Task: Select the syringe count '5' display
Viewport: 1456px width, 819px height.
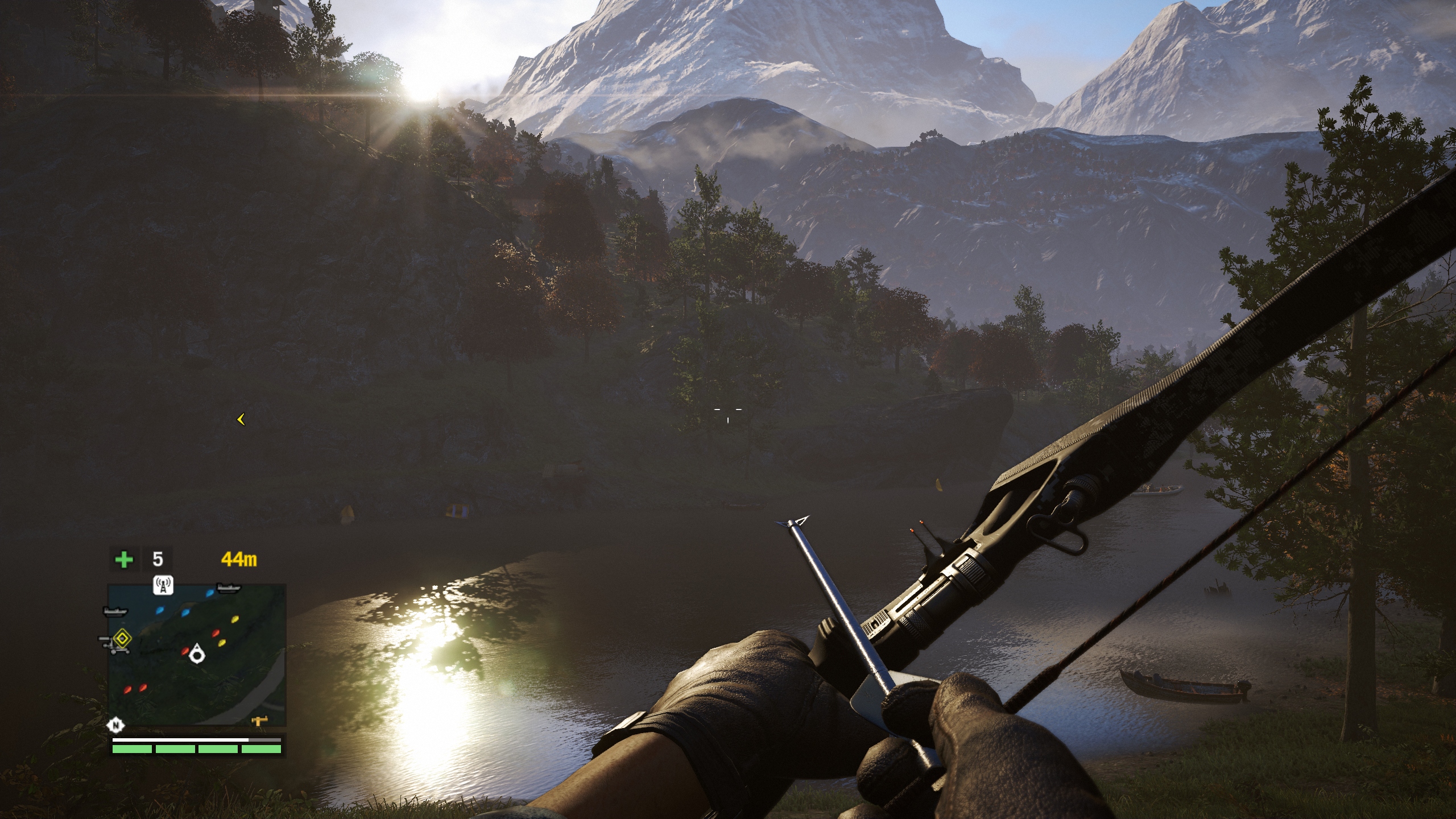Action: [157, 559]
